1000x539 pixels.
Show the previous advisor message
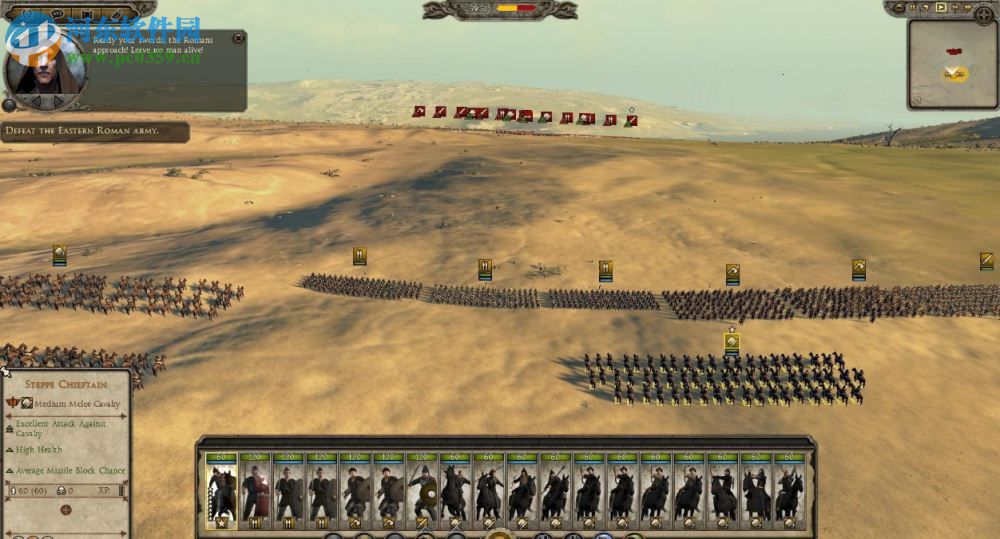[36, 100]
